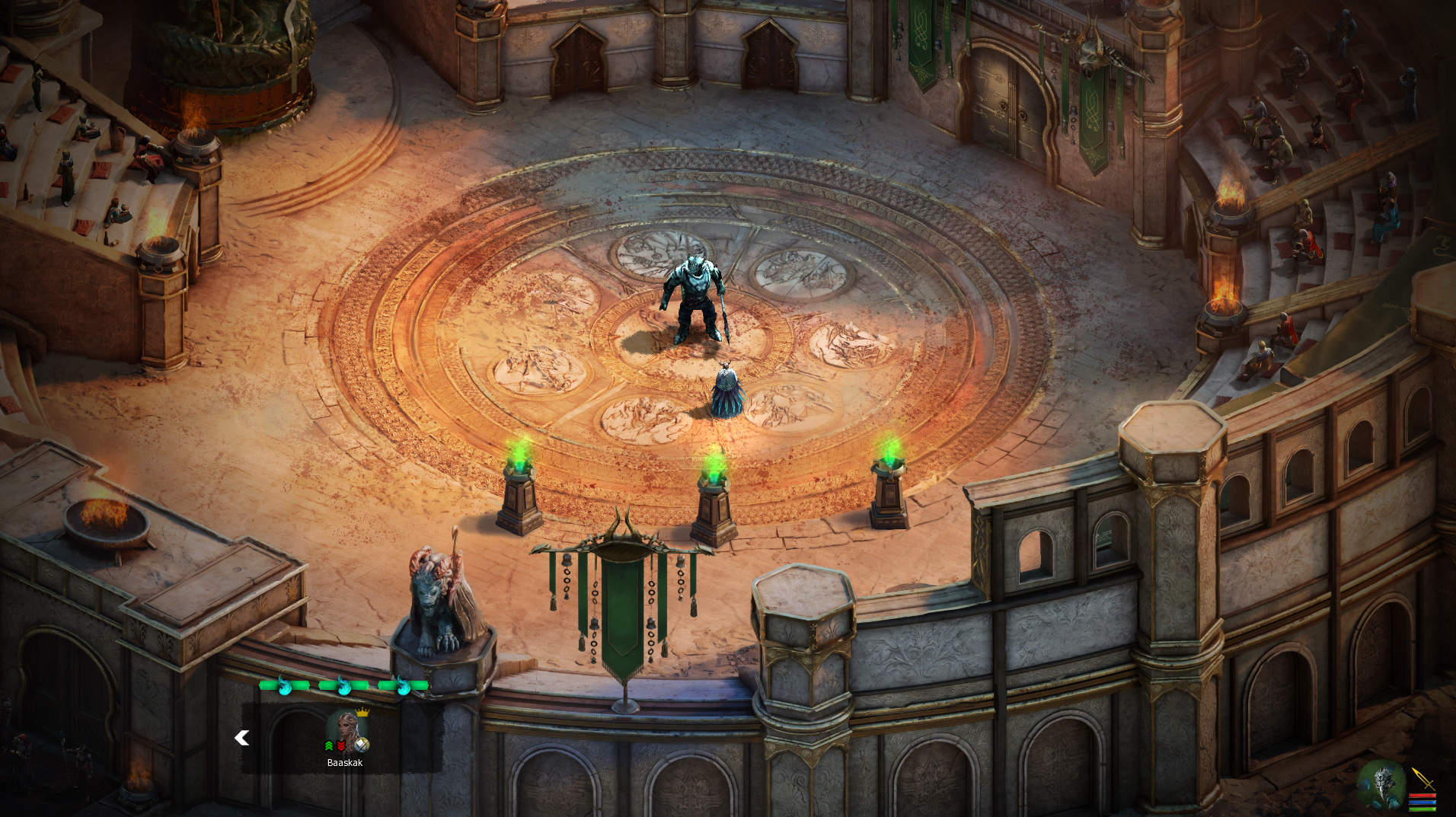Click the red down-arrows debuff icon
The height and width of the screenshot is (817, 1456).
(x=340, y=746)
